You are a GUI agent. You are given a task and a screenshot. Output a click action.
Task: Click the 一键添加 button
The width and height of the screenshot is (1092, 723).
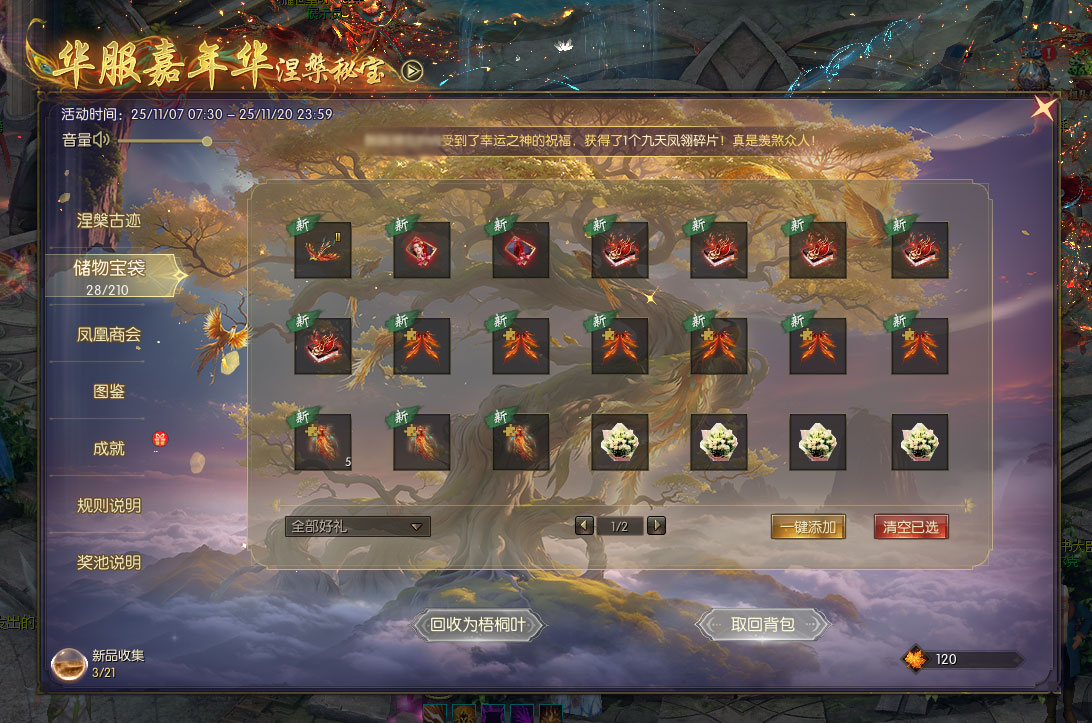coord(808,527)
